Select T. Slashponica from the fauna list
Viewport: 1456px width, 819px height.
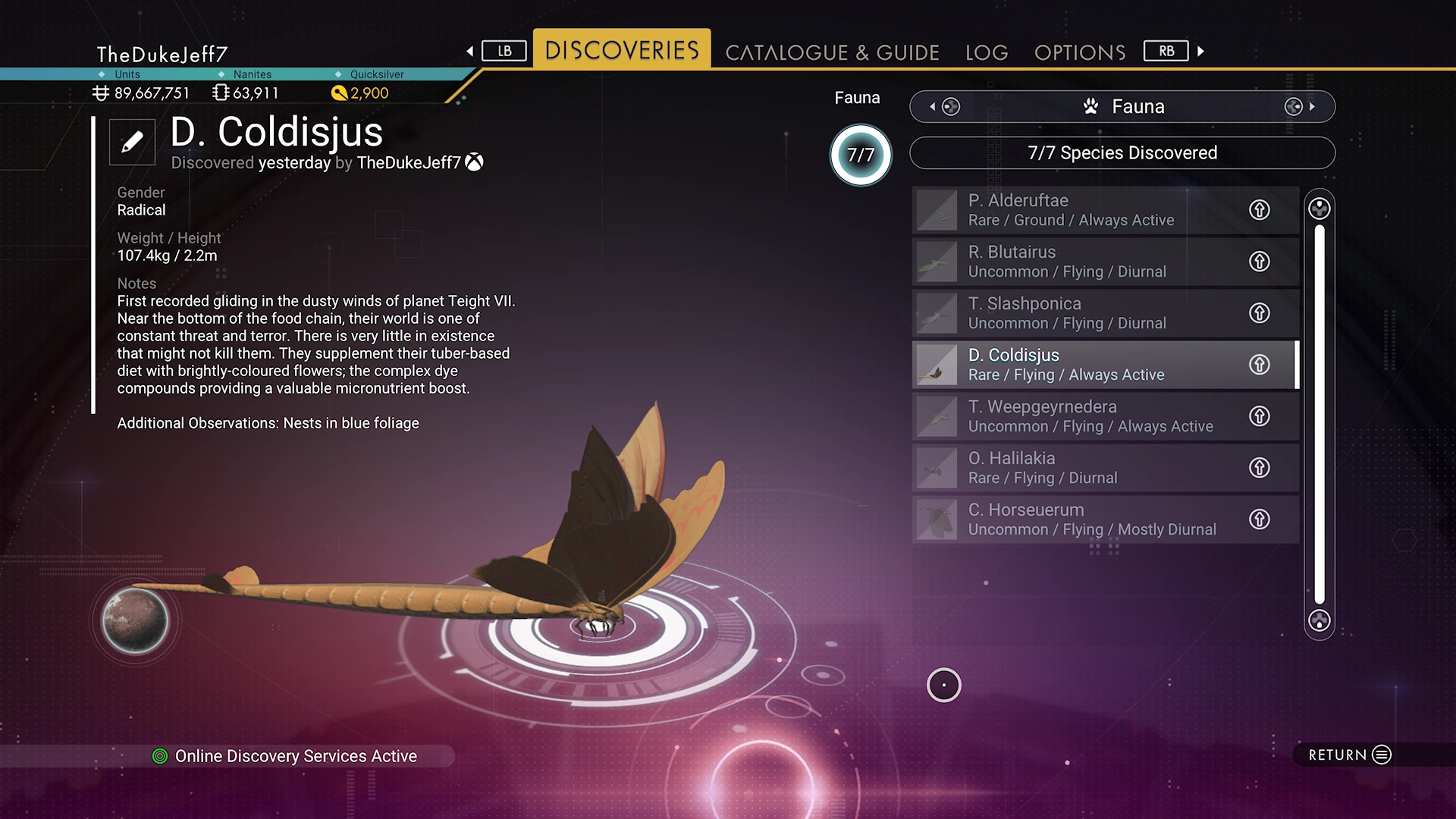[x=1077, y=313]
